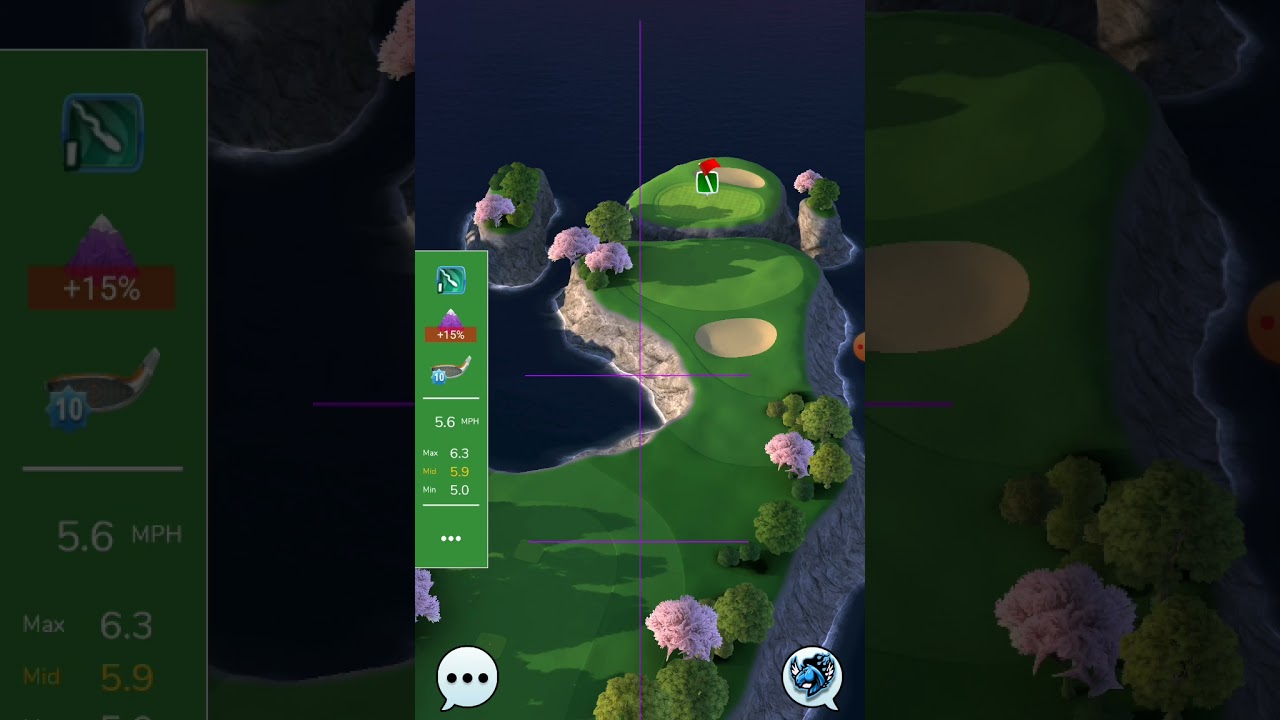
Task: Choose the level 10 golf club icon
Action: pos(450,369)
